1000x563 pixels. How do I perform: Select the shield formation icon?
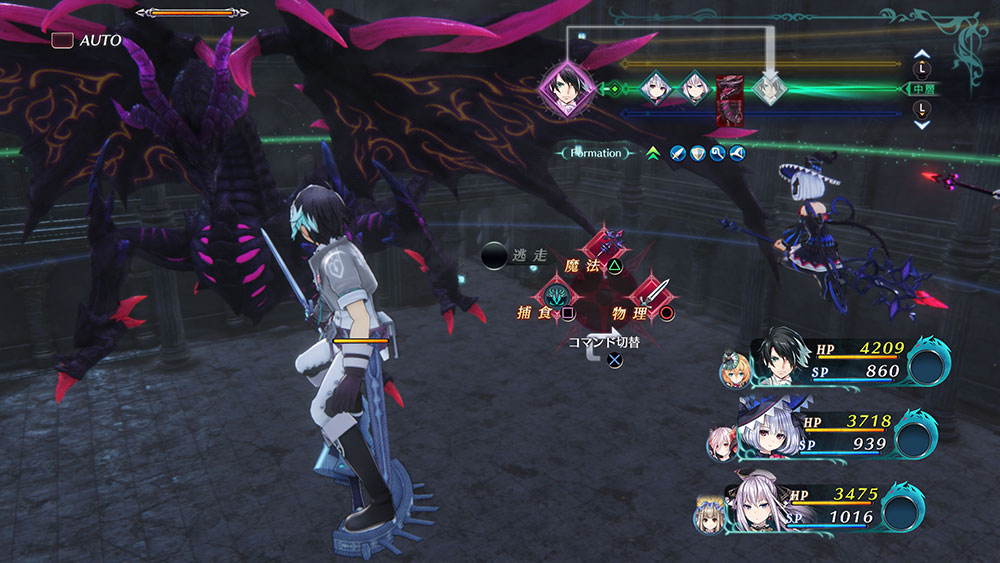[697, 153]
